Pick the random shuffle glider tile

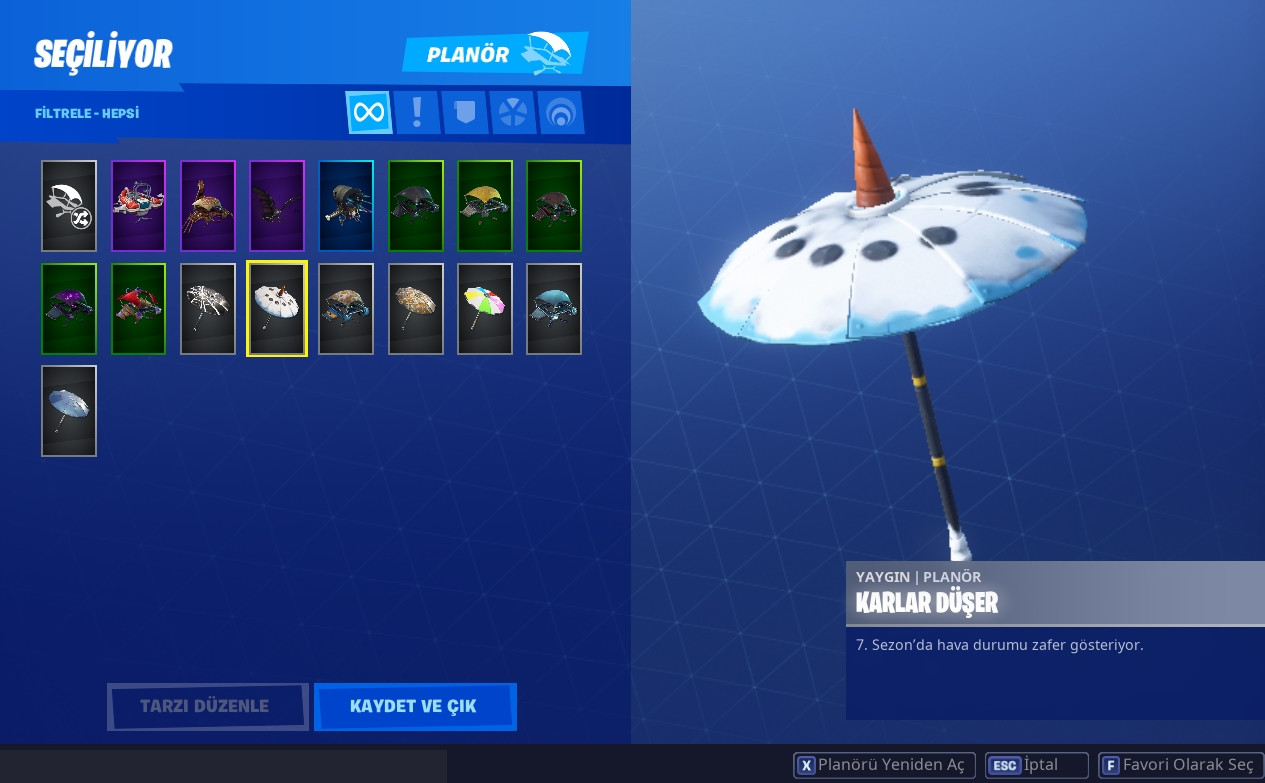69,206
